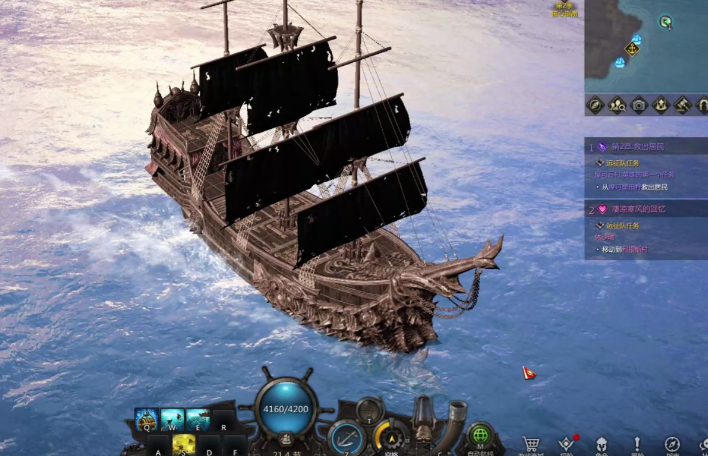Screen dimensions: 708x456
Task: Select the first quest tracker entry
Action: (x=645, y=147)
